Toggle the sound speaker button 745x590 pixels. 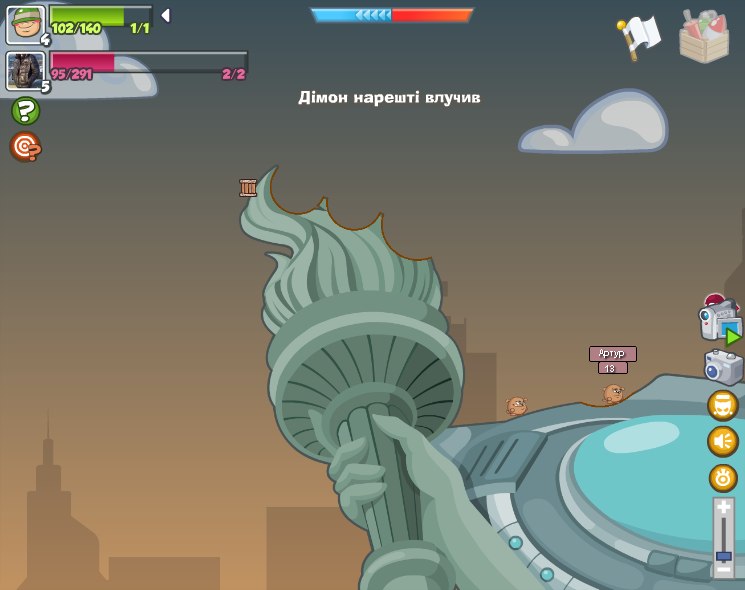[723, 441]
